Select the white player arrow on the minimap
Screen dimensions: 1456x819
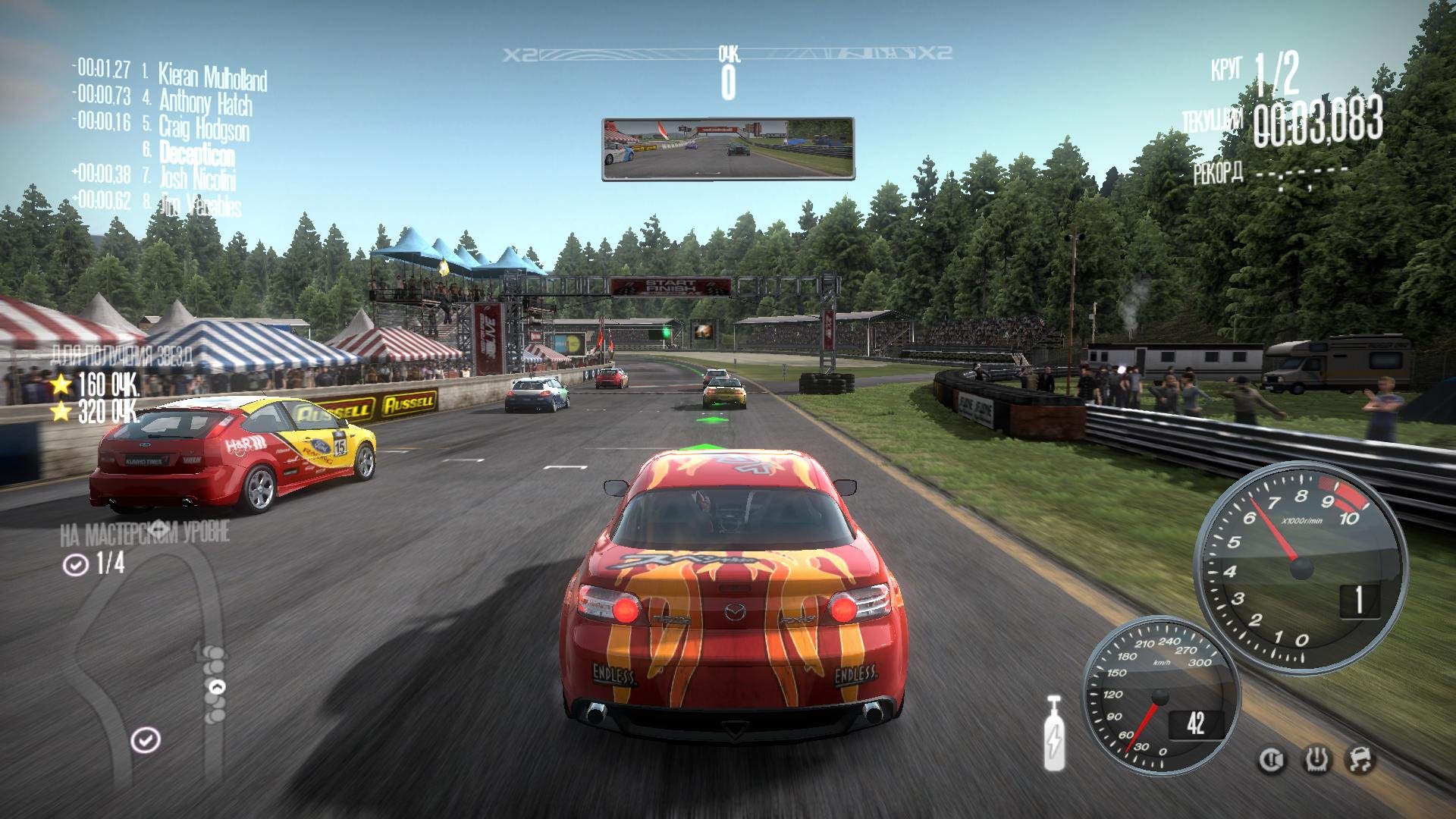click(217, 687)
